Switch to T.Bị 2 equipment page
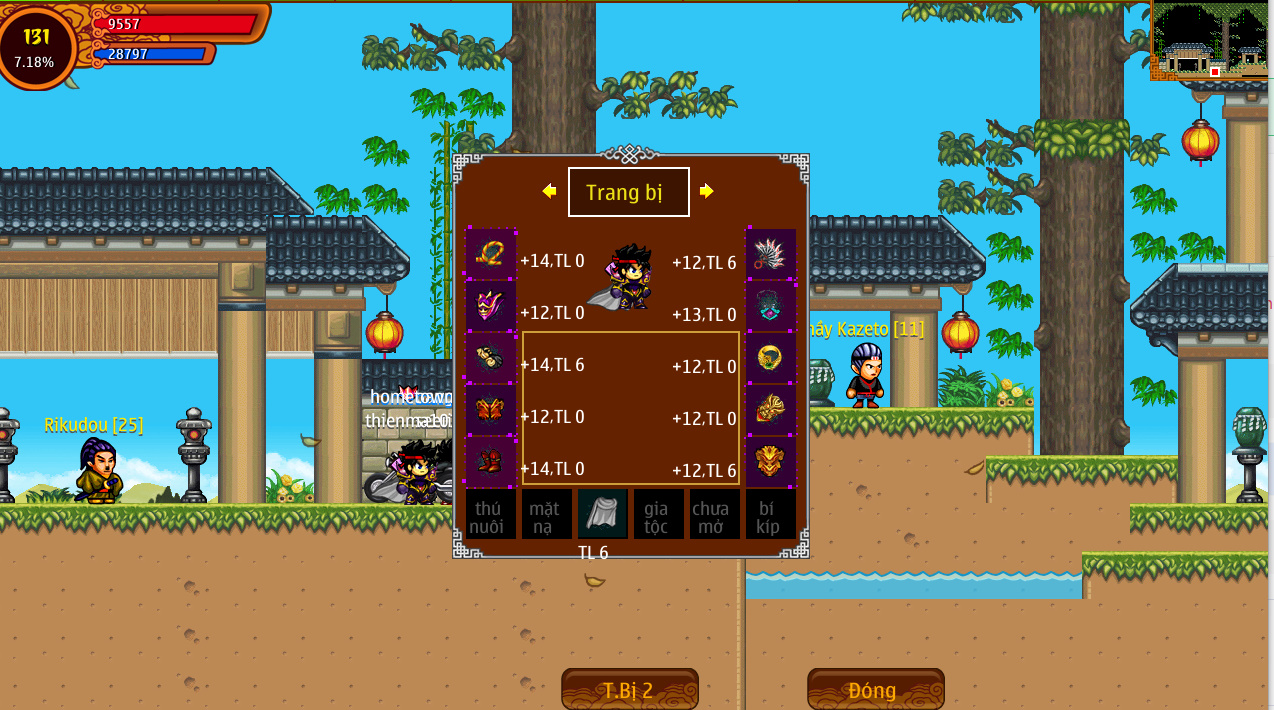 pos(630,689)
